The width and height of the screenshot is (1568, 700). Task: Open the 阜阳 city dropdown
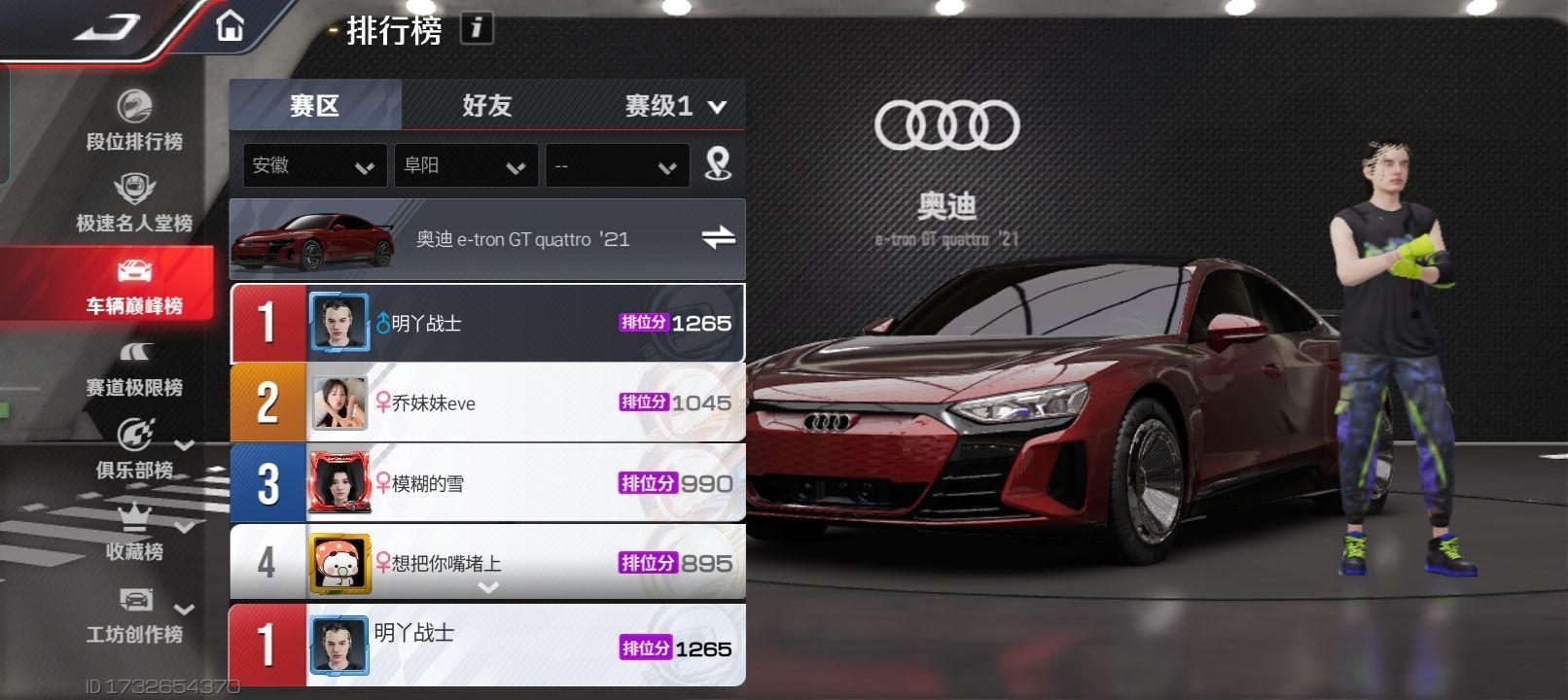465,165
